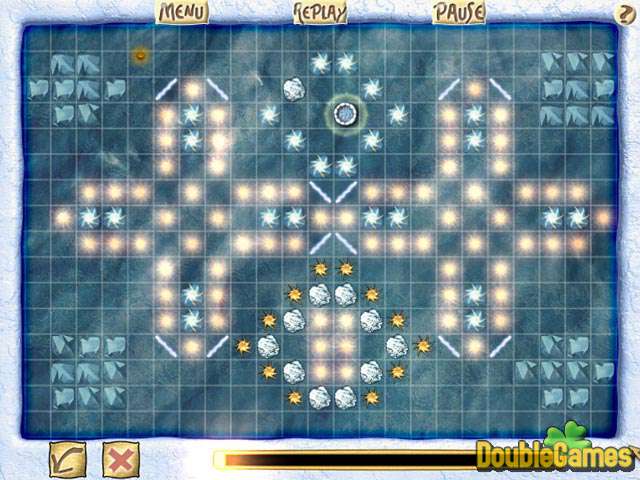The width and height of the screenshot is (640, 480).
Task: Open the question mark help
Action: click(627, 12)
